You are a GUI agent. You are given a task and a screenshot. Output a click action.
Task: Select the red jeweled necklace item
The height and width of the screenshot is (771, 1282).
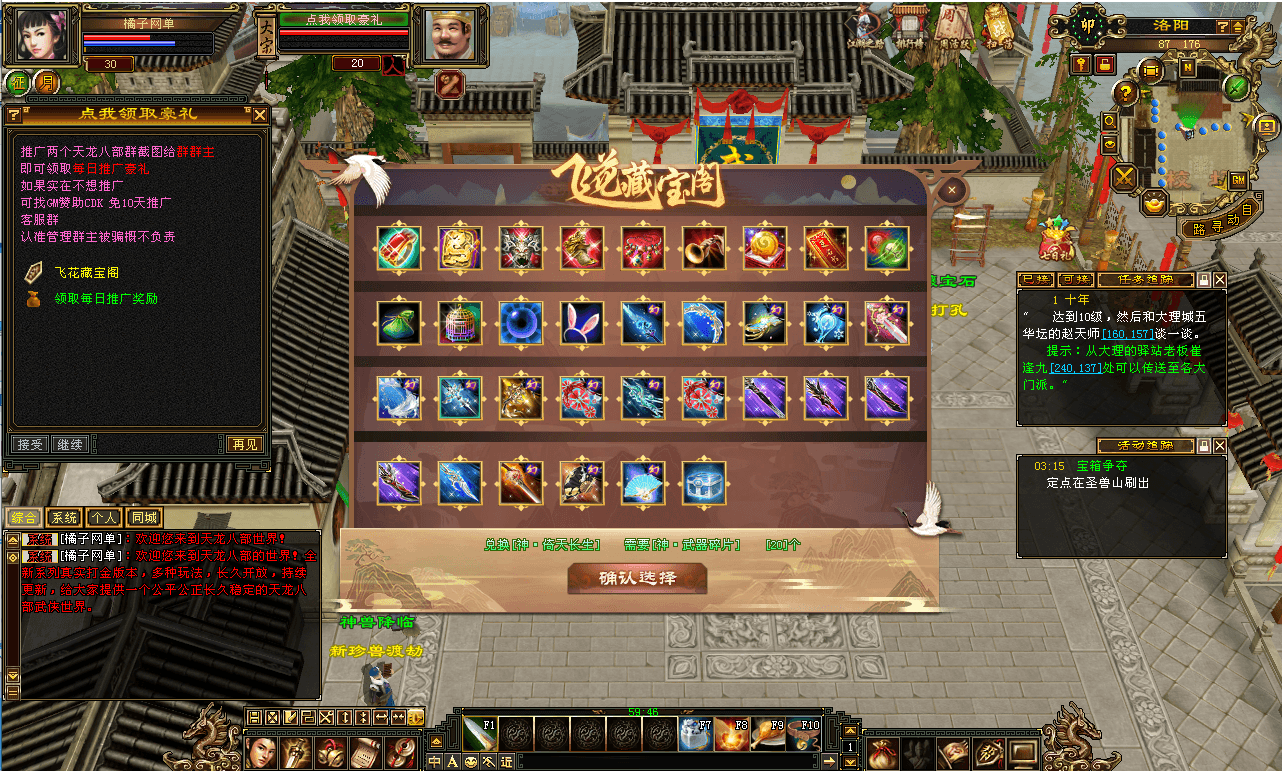643,248
